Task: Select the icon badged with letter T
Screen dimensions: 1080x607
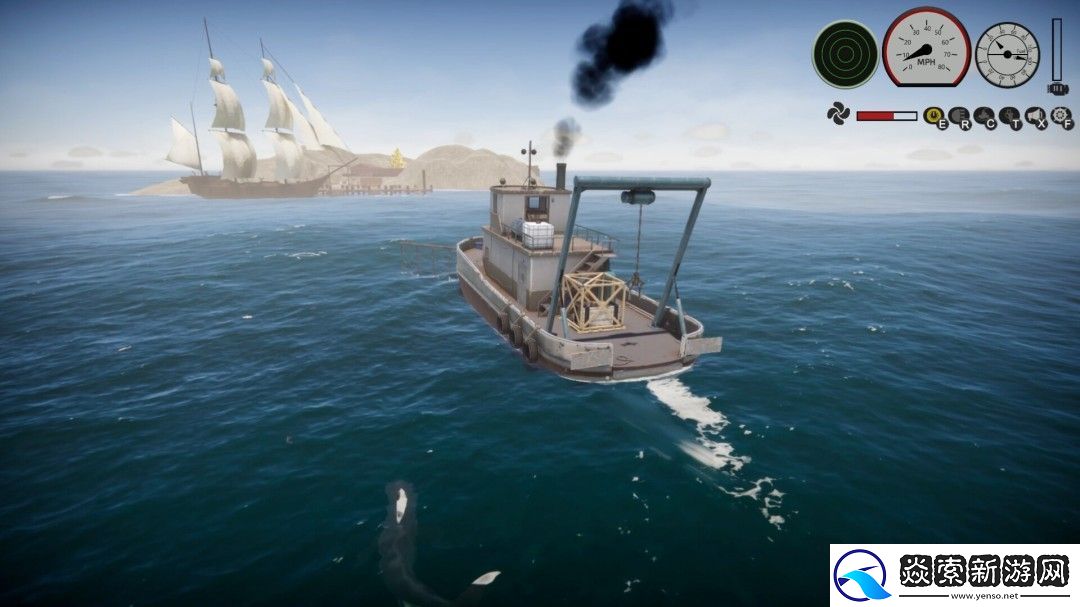Action: pos(1009,117)
